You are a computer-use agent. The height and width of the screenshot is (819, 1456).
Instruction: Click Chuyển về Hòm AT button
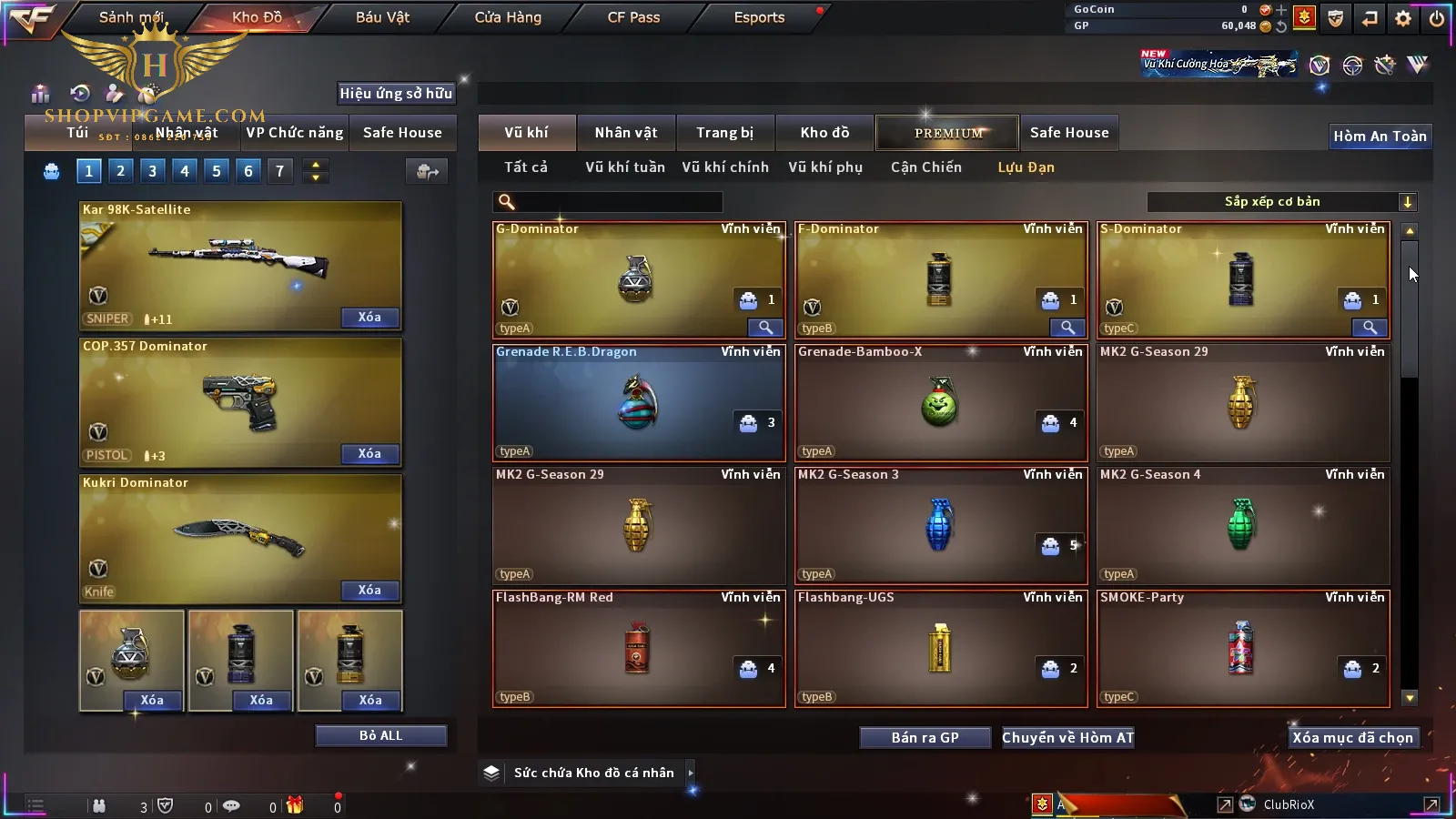[x=1067, y=737]
